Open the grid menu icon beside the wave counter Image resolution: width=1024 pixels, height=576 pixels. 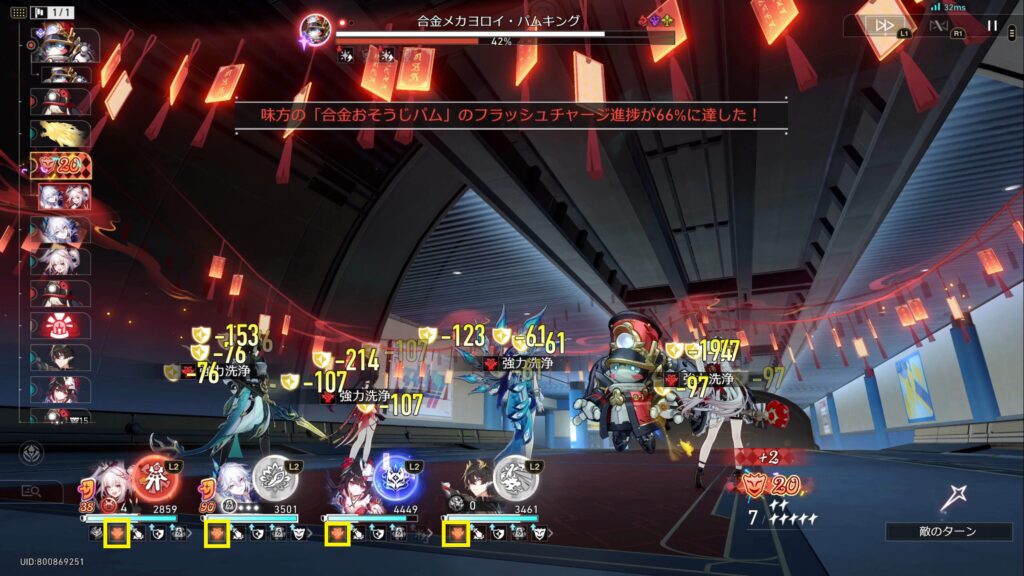tap(17, 12)
